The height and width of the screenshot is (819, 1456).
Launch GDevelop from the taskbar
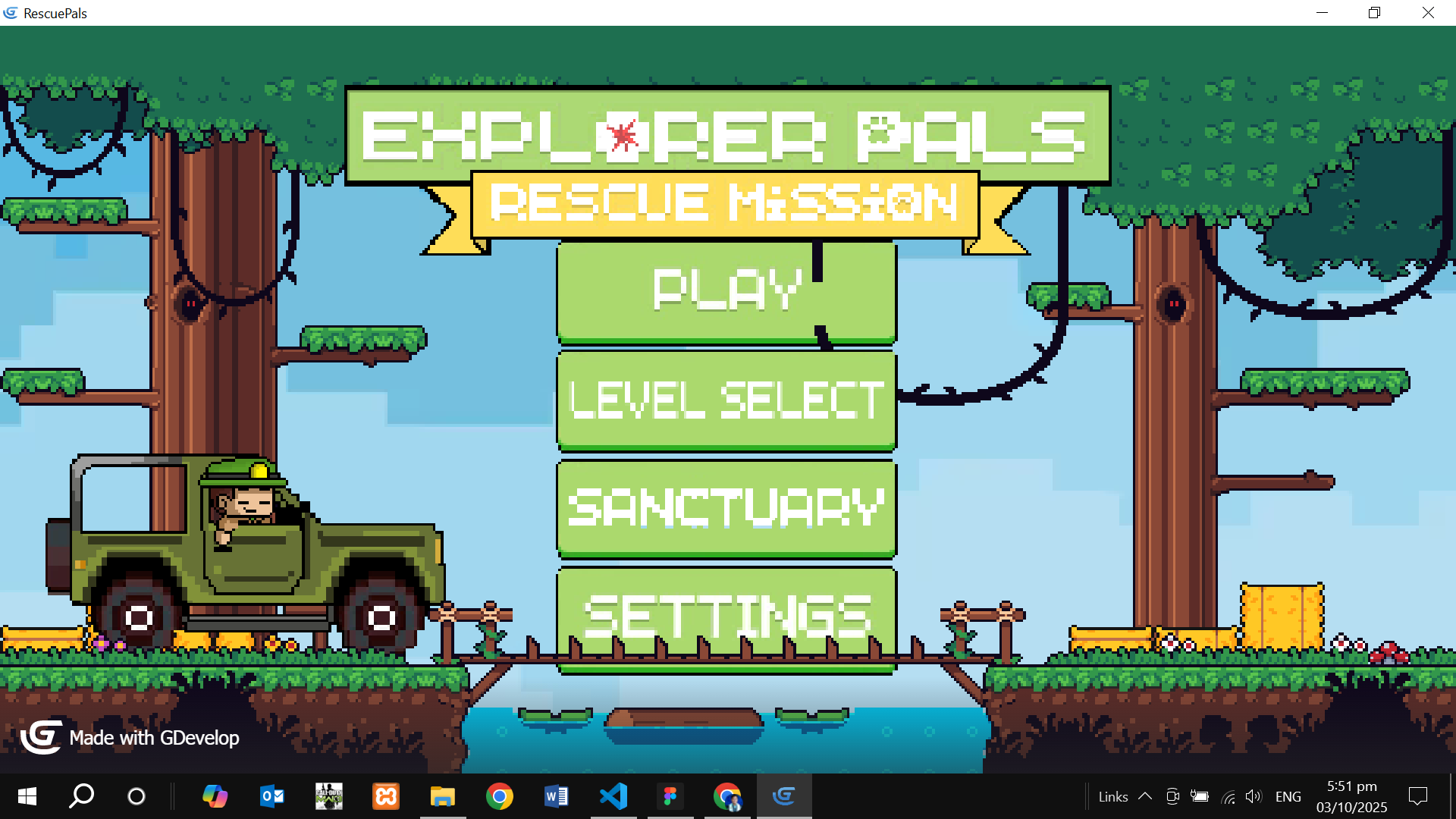pyautogui.click(x=785, y=796)
